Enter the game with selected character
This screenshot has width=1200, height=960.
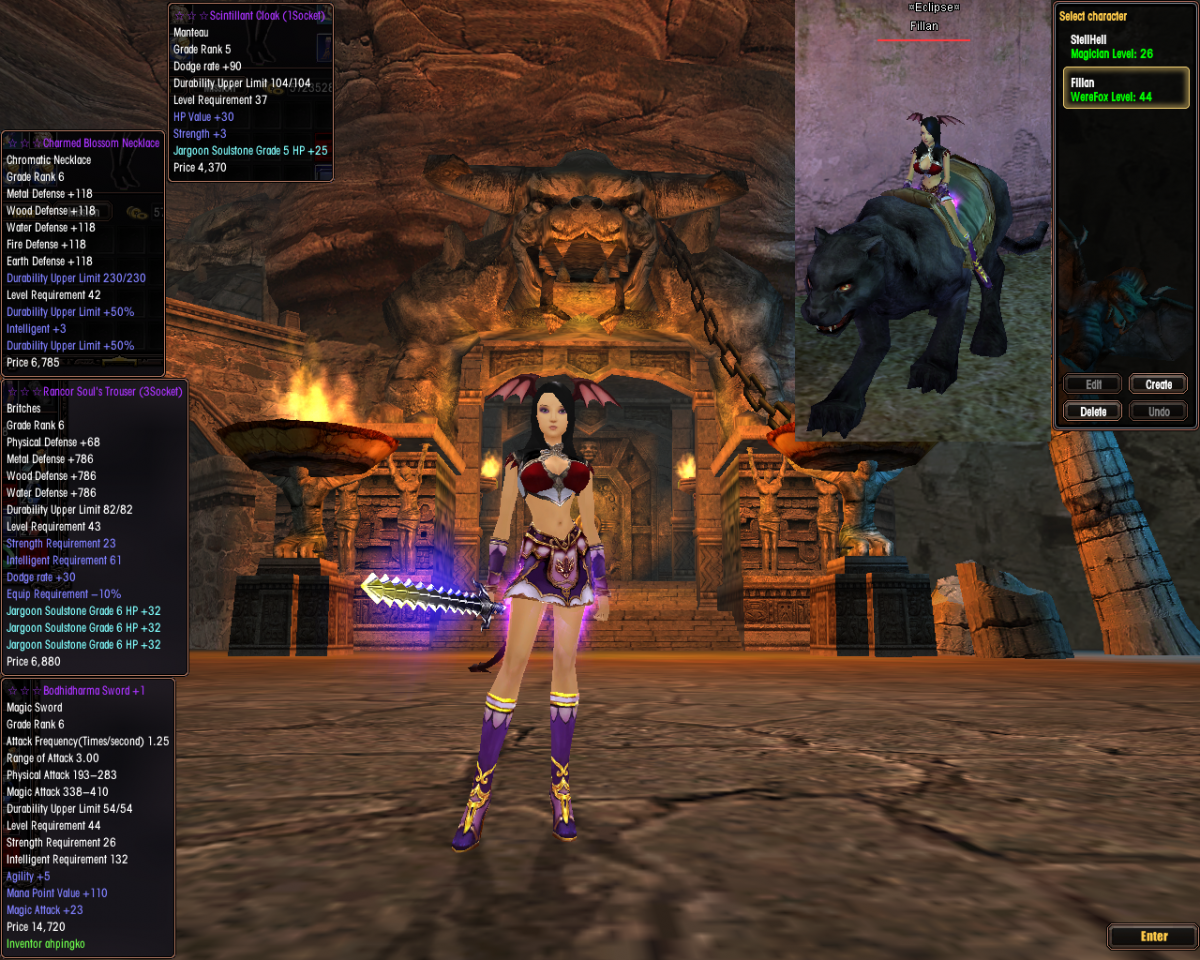(x=1153, y=936)
